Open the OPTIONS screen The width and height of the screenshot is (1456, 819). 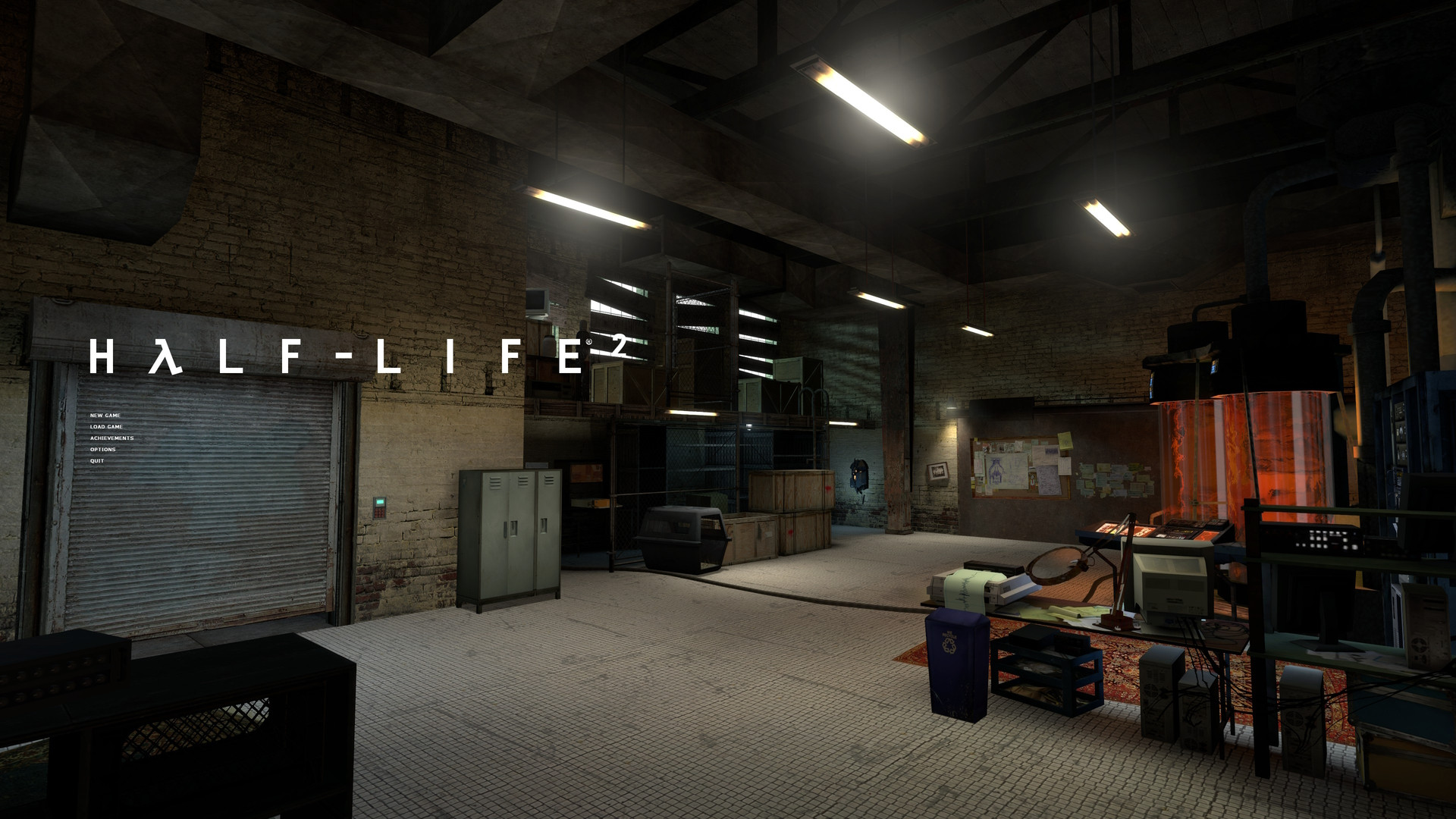click(102, 449)
